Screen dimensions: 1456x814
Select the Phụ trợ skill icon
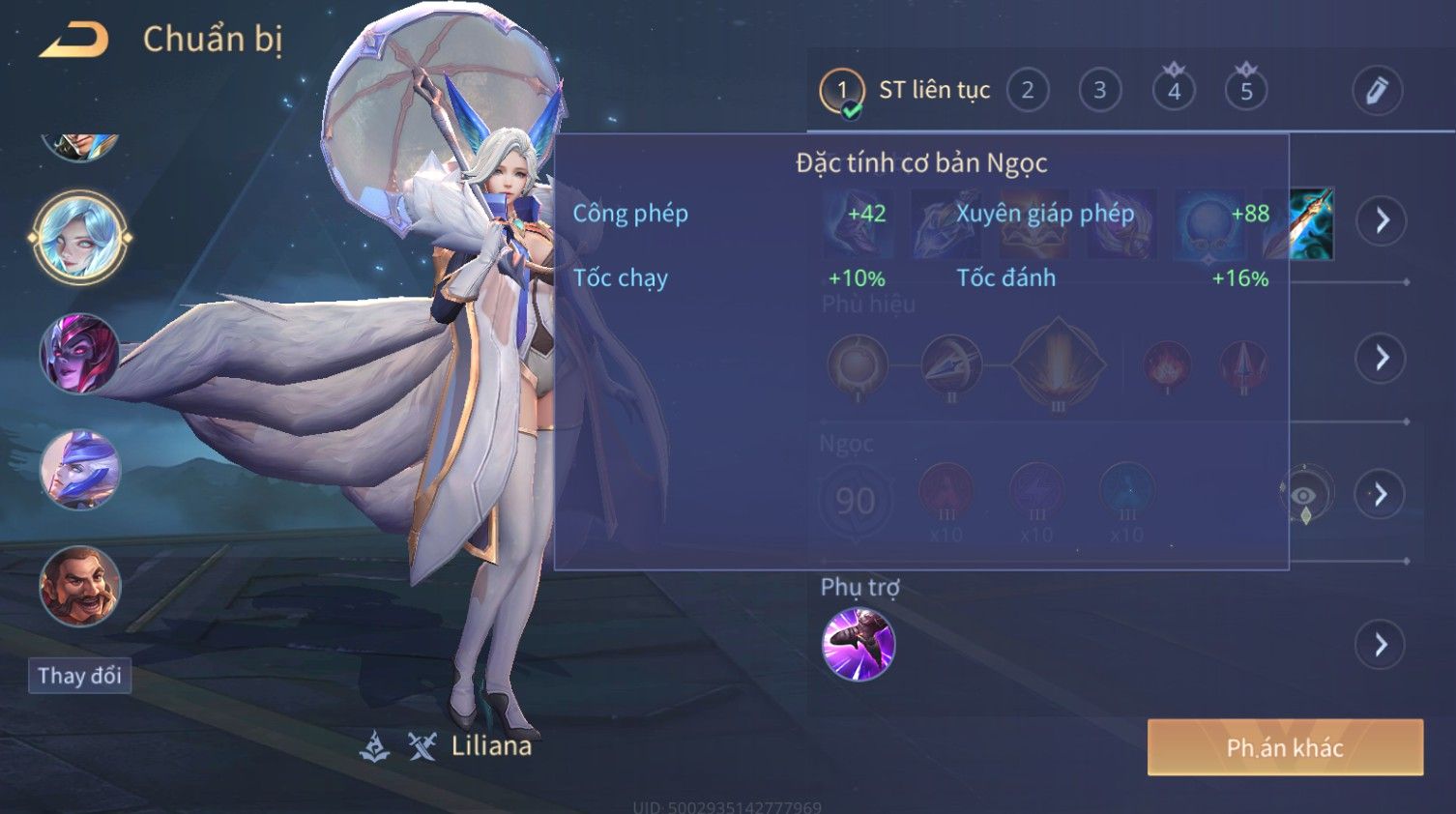pos(858,645)
